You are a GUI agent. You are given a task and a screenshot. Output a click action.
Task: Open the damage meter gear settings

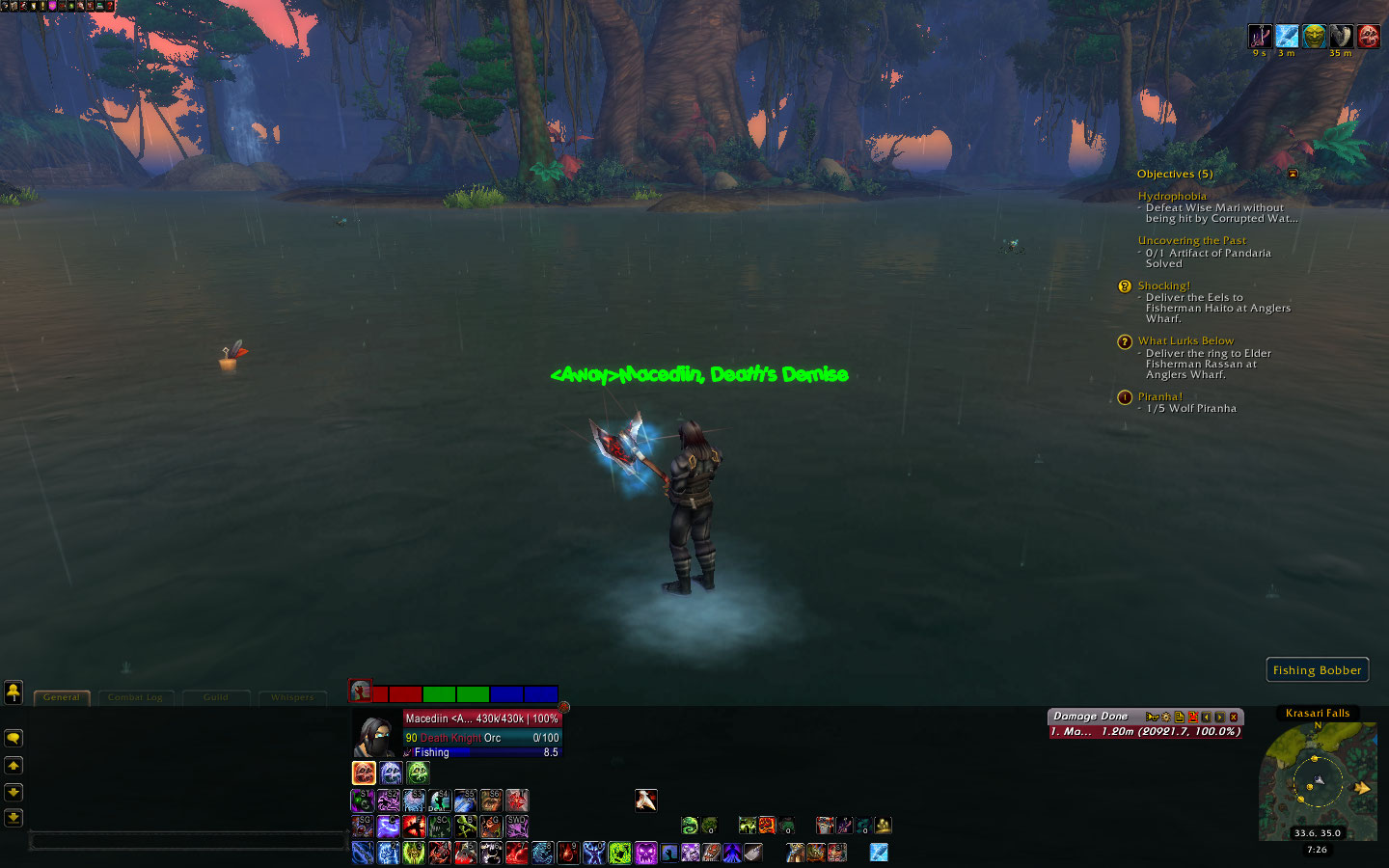click(1165, 718)
